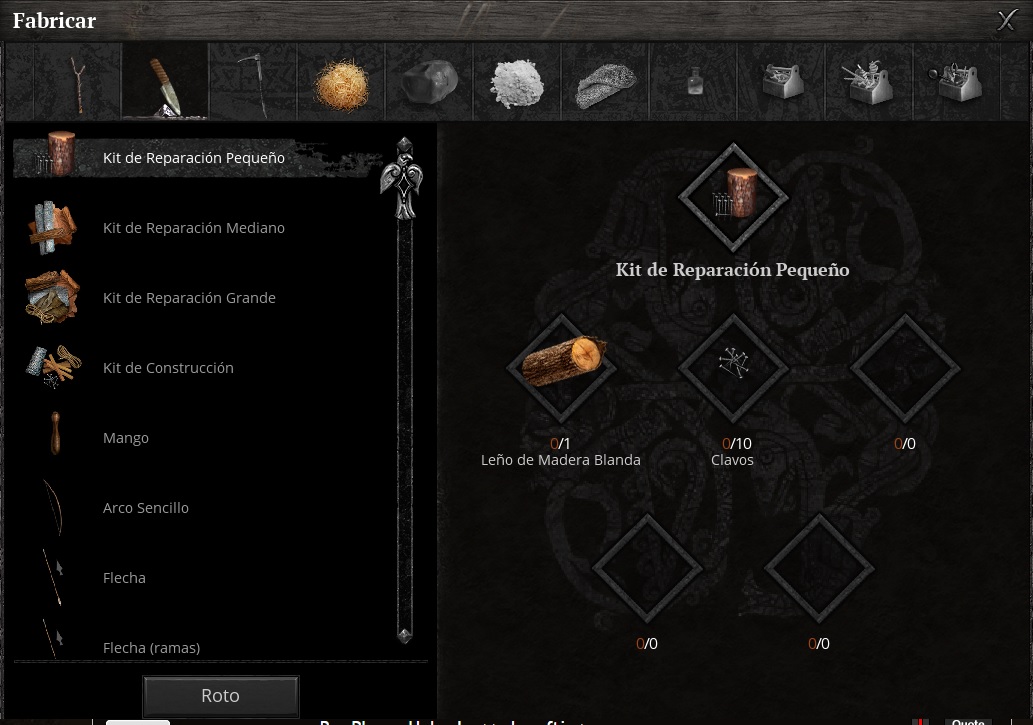
Task: Select Kit de Reparación Pequeño recipe
Action: click(x=194, y=158)
